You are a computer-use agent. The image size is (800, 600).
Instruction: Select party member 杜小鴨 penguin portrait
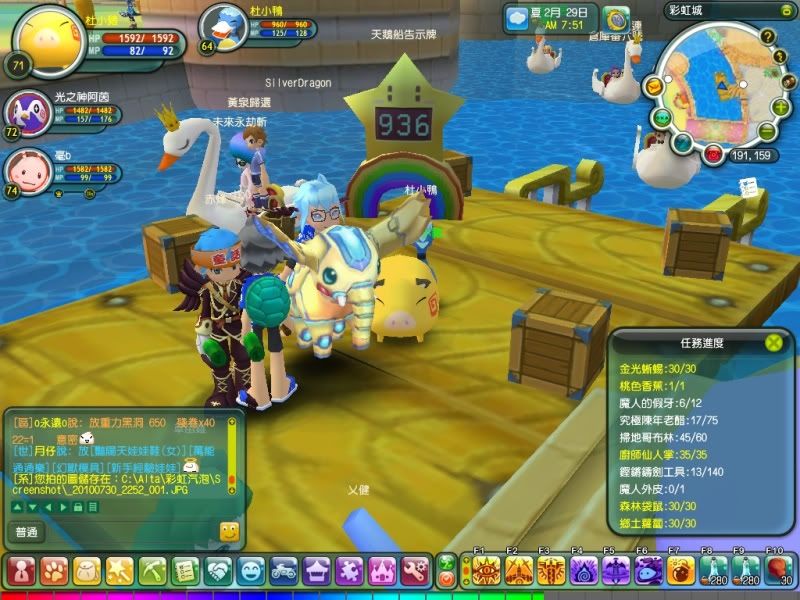point(224,27)
